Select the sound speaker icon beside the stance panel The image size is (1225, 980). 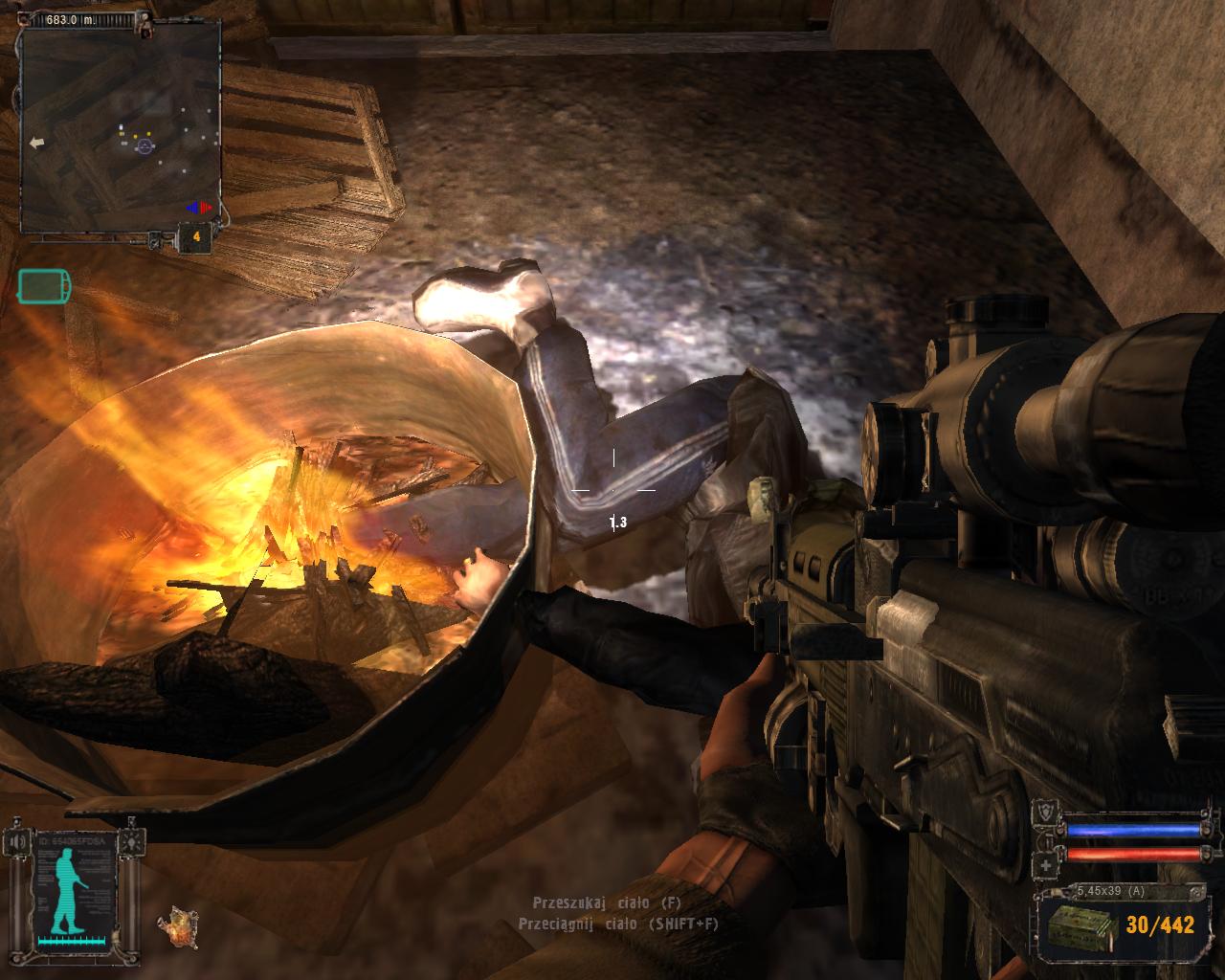pos(16,842)
